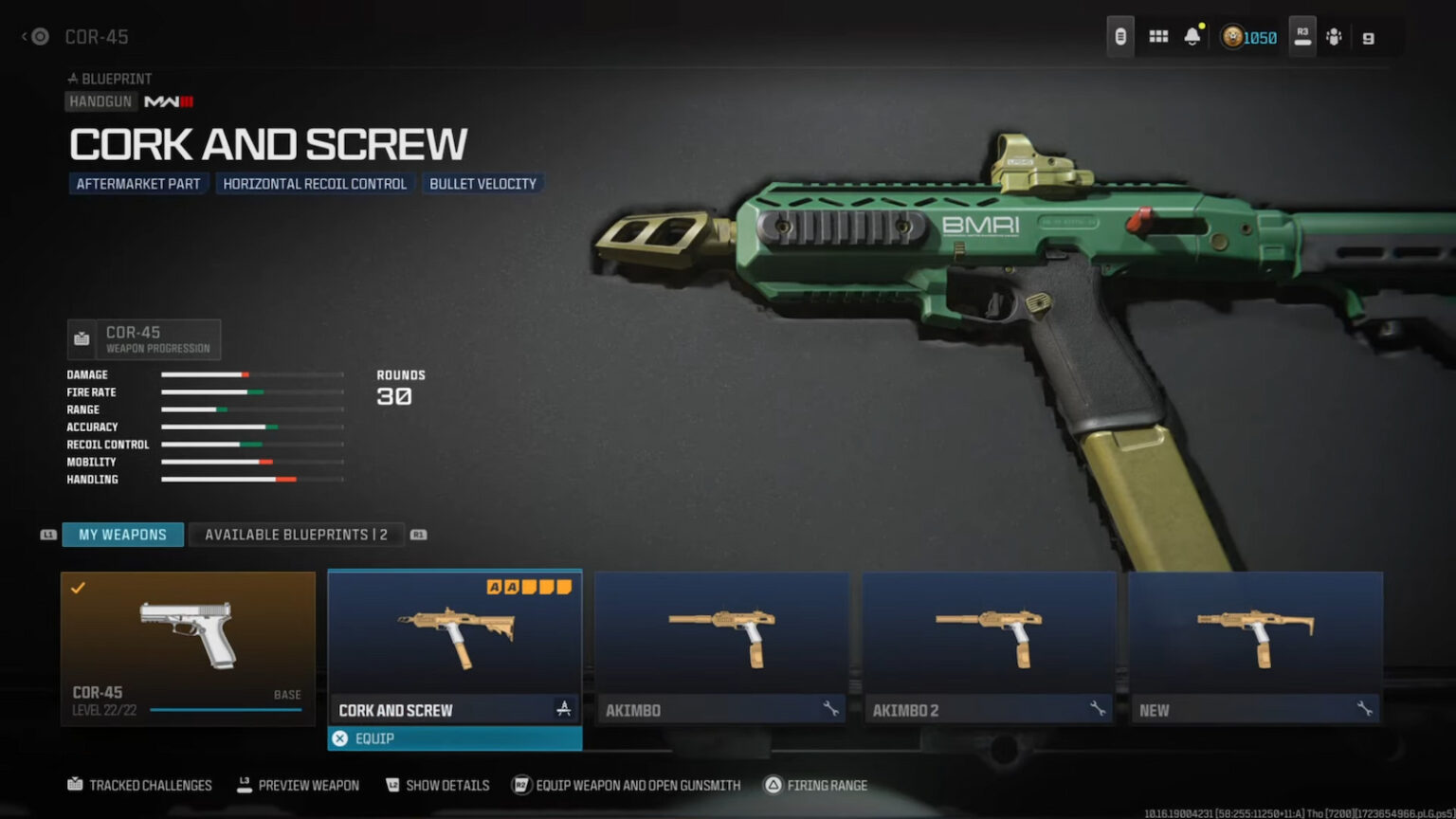Open the apps grid icon
Screen dimensions: 1456x819
(1157, 36)
